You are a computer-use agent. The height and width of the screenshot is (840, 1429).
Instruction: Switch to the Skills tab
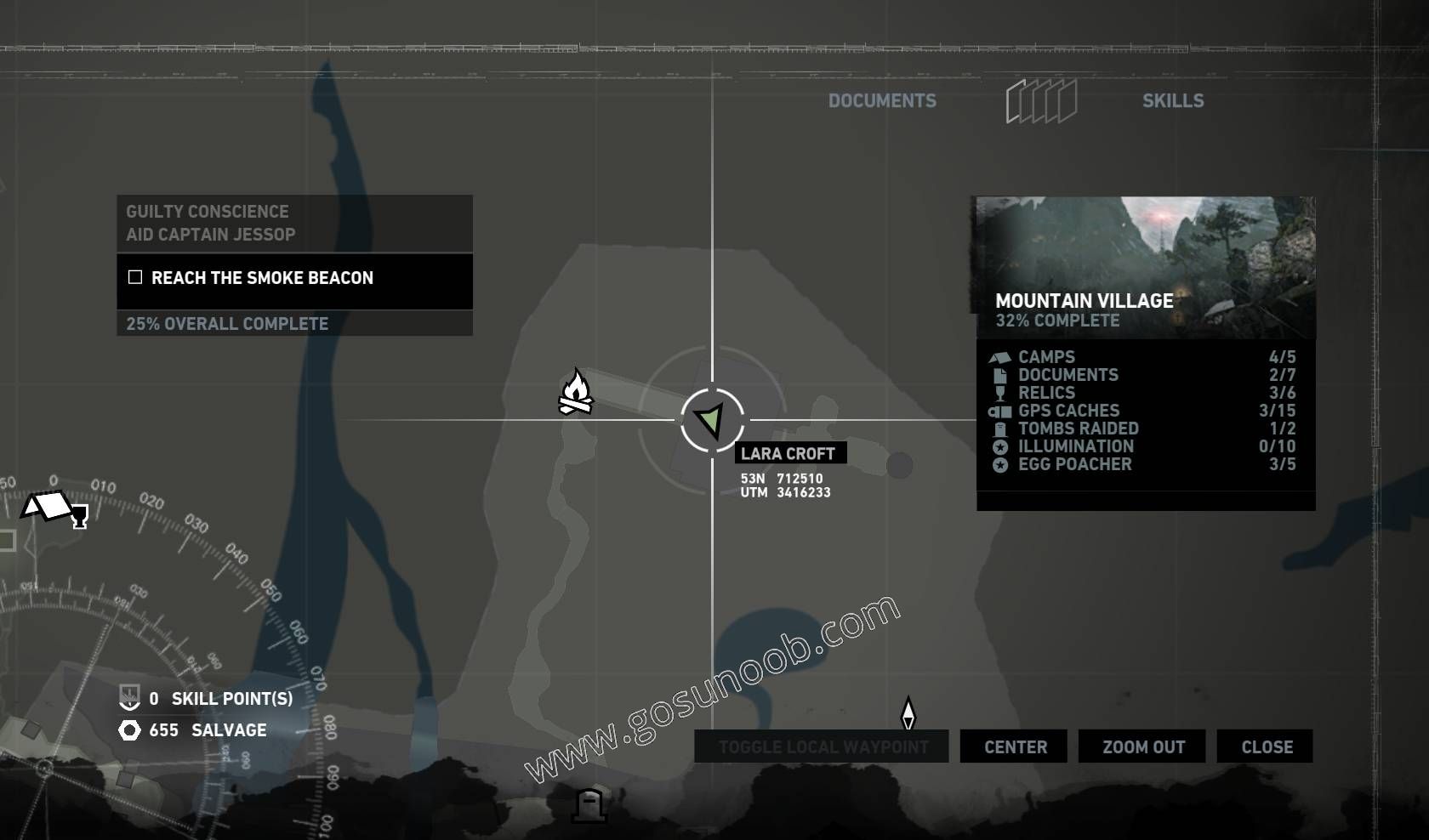point(1174,100)
